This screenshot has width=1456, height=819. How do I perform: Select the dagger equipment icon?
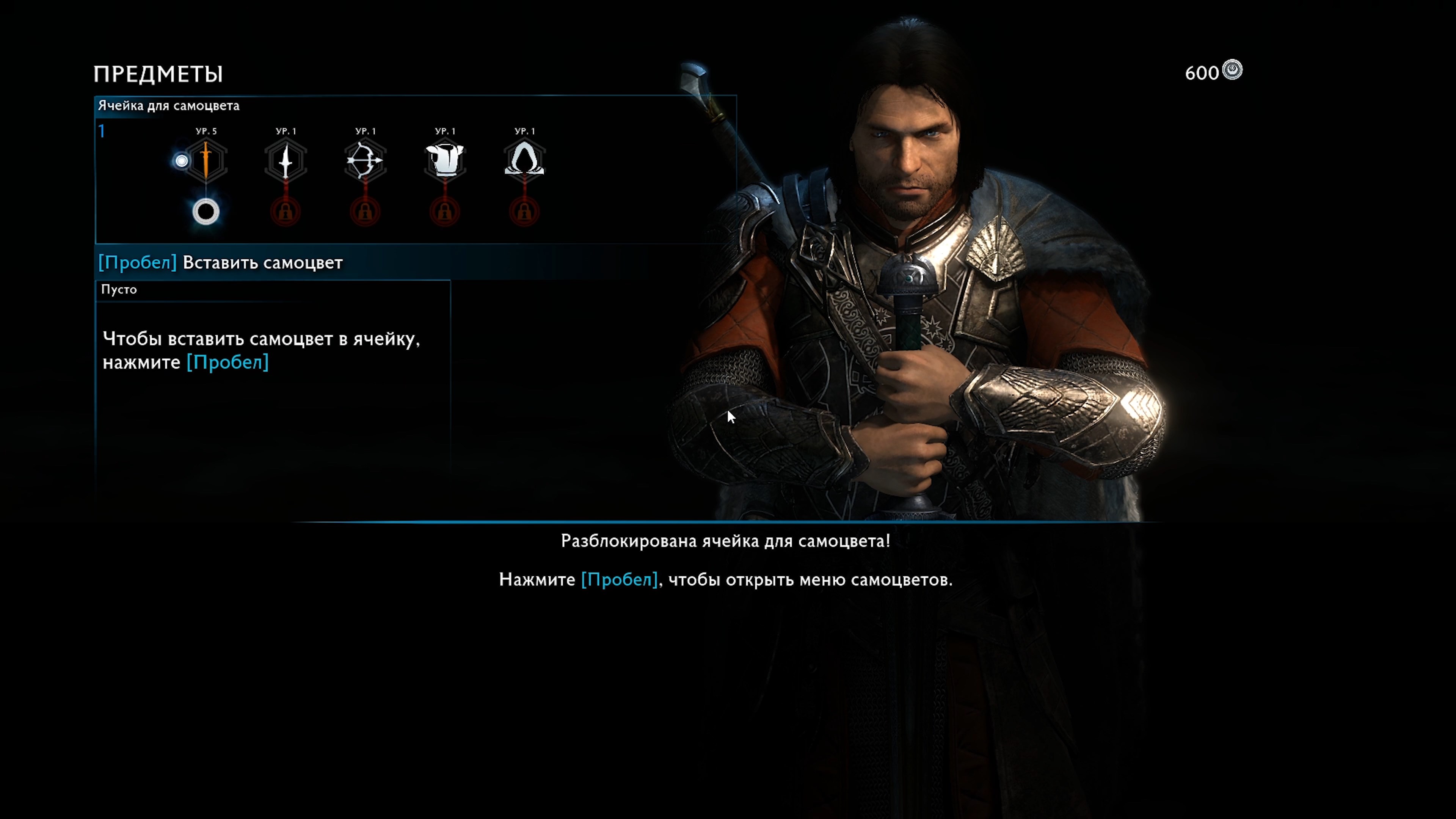click(x=286, y=160)
